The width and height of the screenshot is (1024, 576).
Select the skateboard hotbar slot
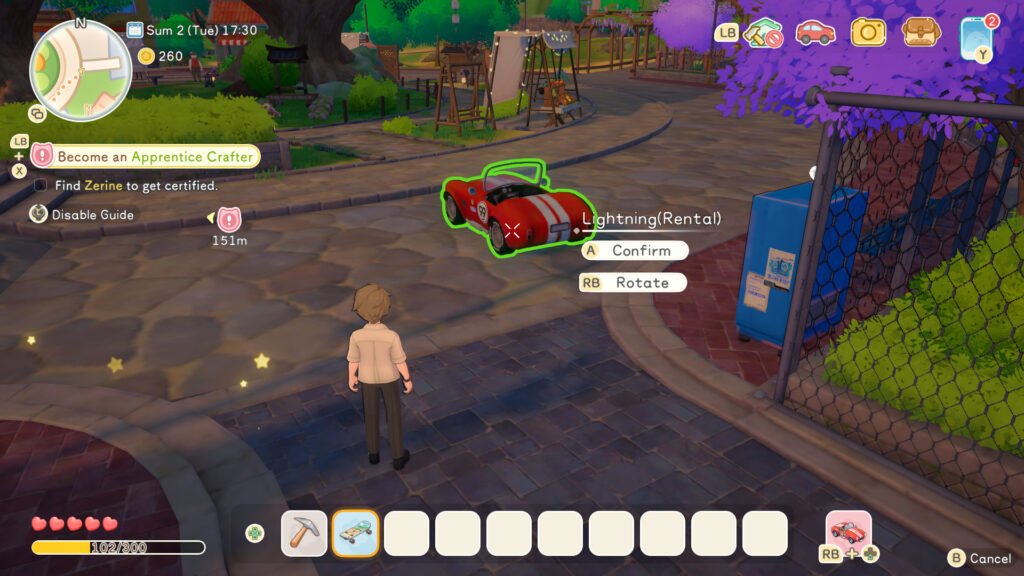[x=355, y=533]
